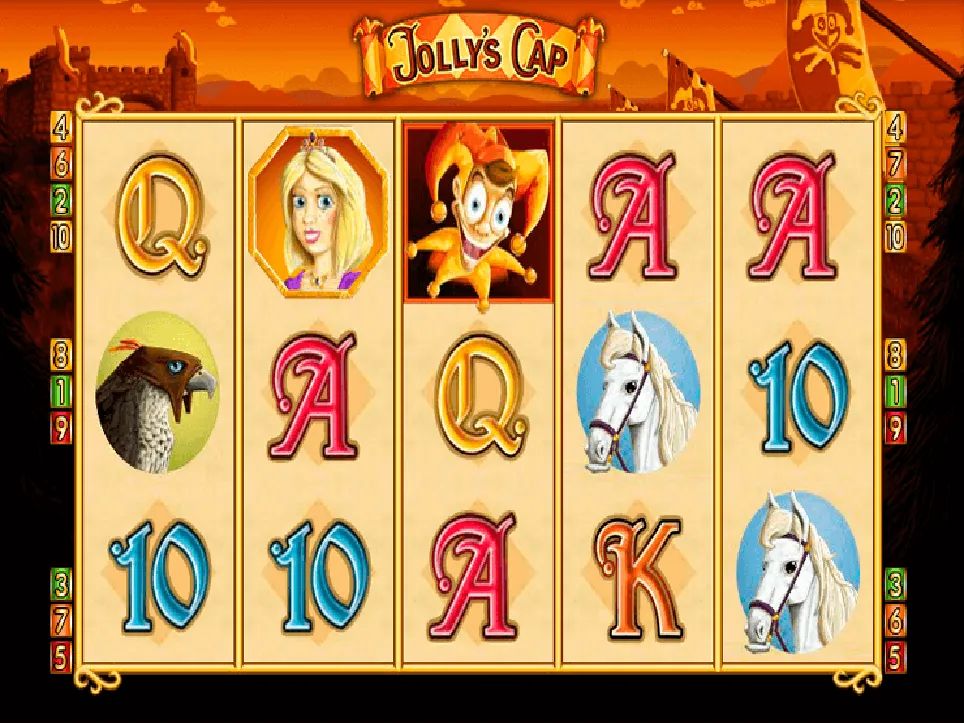The width and height of the screenshot is (964, 723).
Task: Highlight the right-side red payline 9 marker
Action: [x=895, y=428]
